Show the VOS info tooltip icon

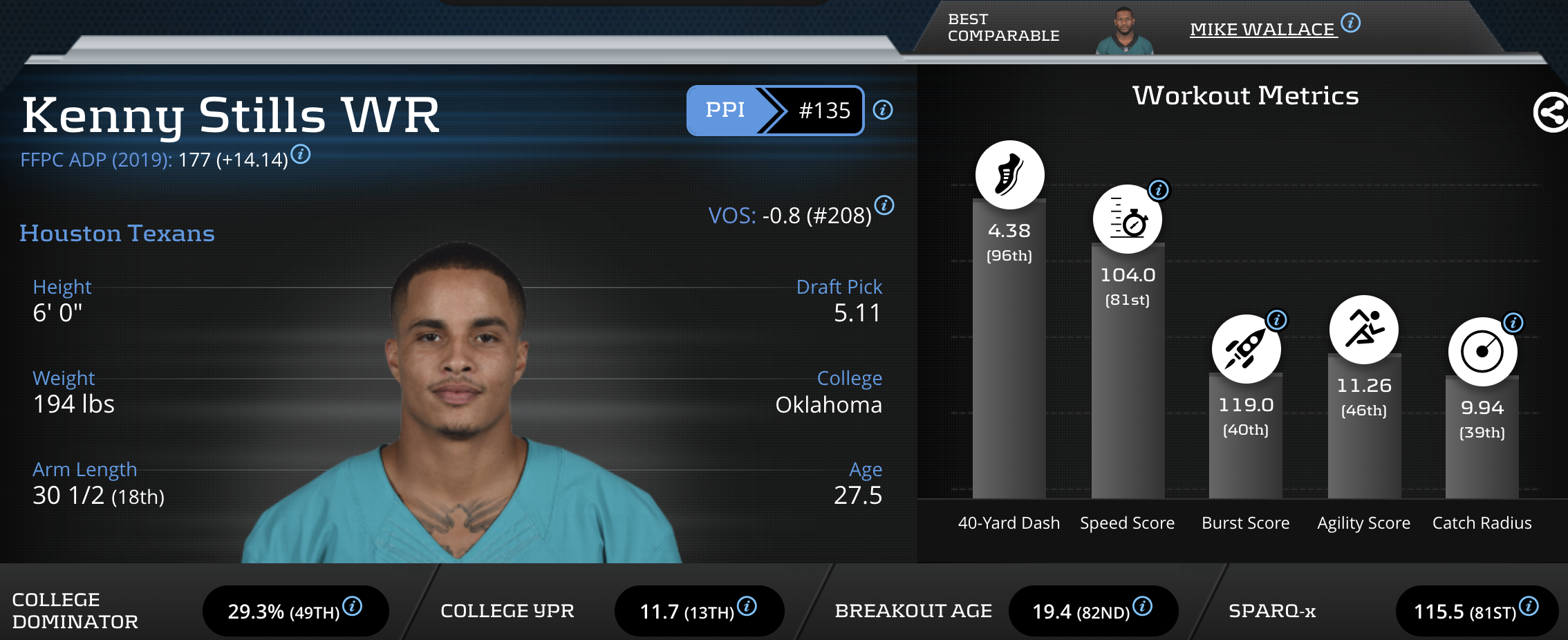[884, 205]
